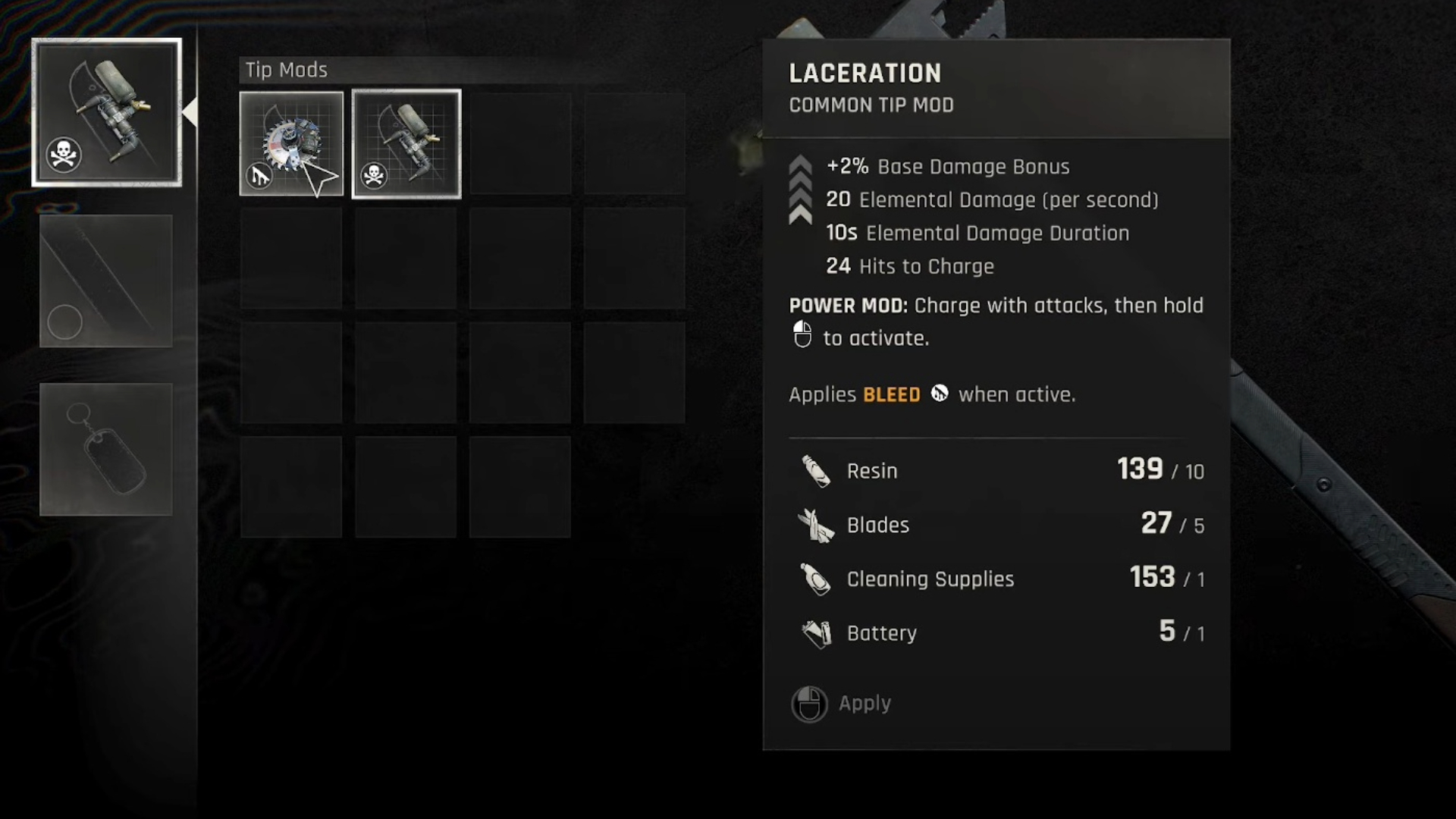Select the tip mod category slot
The height and width of the screenshot is (819, 1456).
106,112
